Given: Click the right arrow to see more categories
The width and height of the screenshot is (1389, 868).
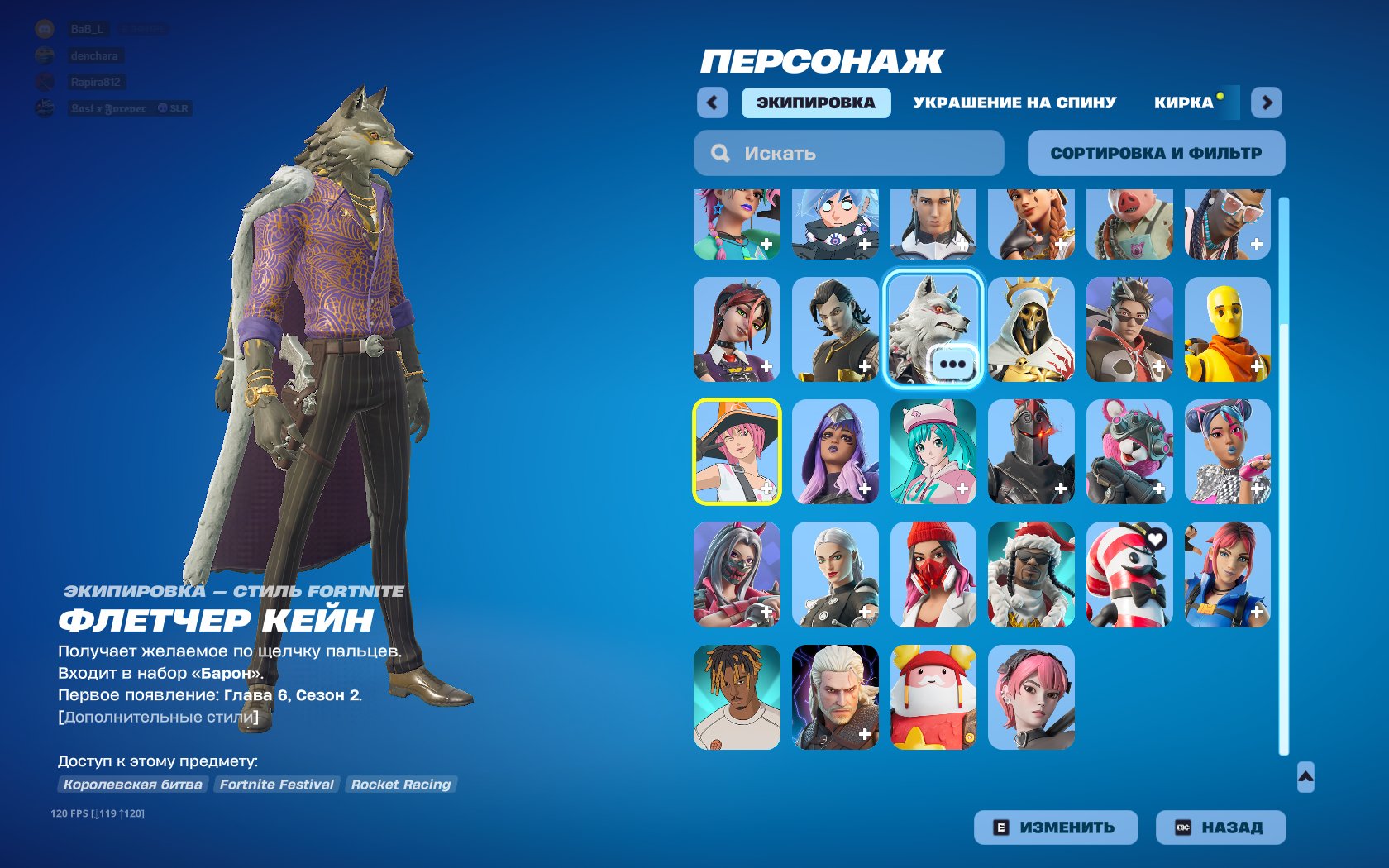Looking at the screenshot, I should click(x=1267, y=103).
